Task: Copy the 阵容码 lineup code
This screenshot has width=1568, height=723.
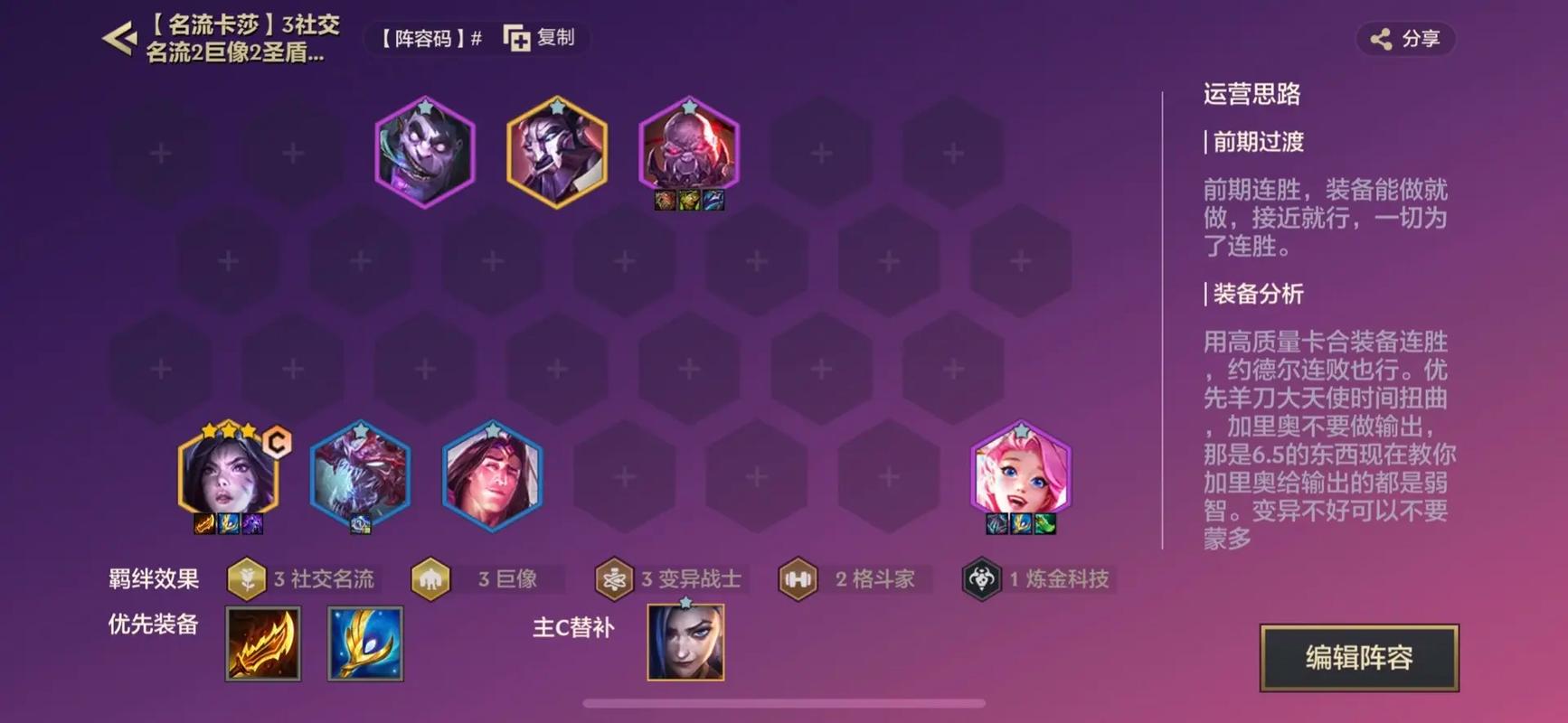Action: (x=540, y=39)
